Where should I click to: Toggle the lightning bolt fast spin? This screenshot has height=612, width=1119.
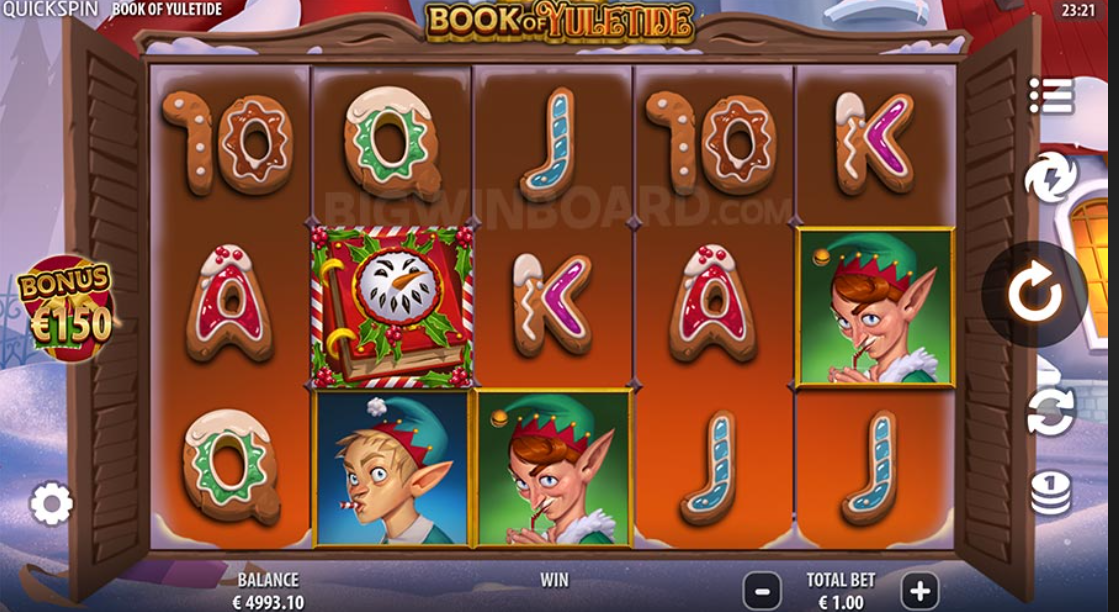(1051, 179)
